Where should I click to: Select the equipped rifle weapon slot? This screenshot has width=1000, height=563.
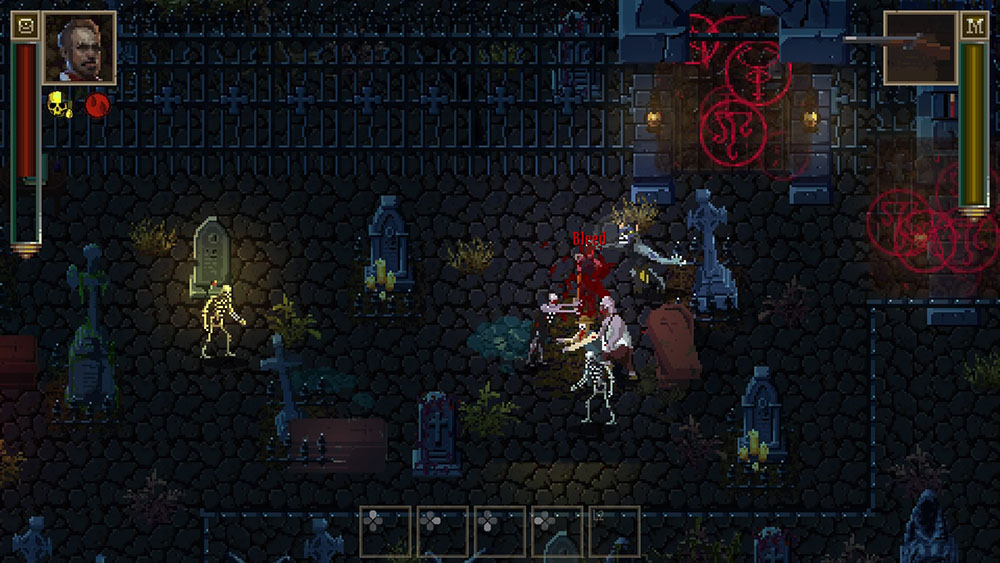pyautogui.click(x=920, y=47)
